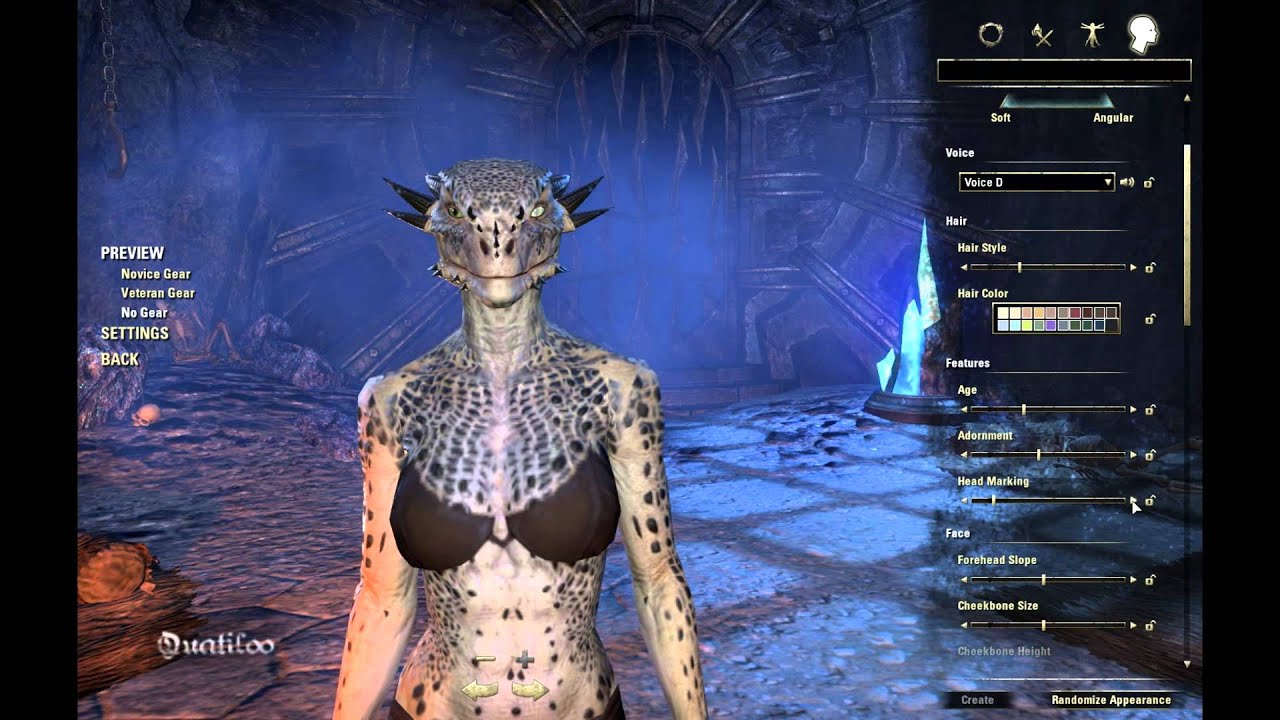Open the Settings menu

point(135,333)
